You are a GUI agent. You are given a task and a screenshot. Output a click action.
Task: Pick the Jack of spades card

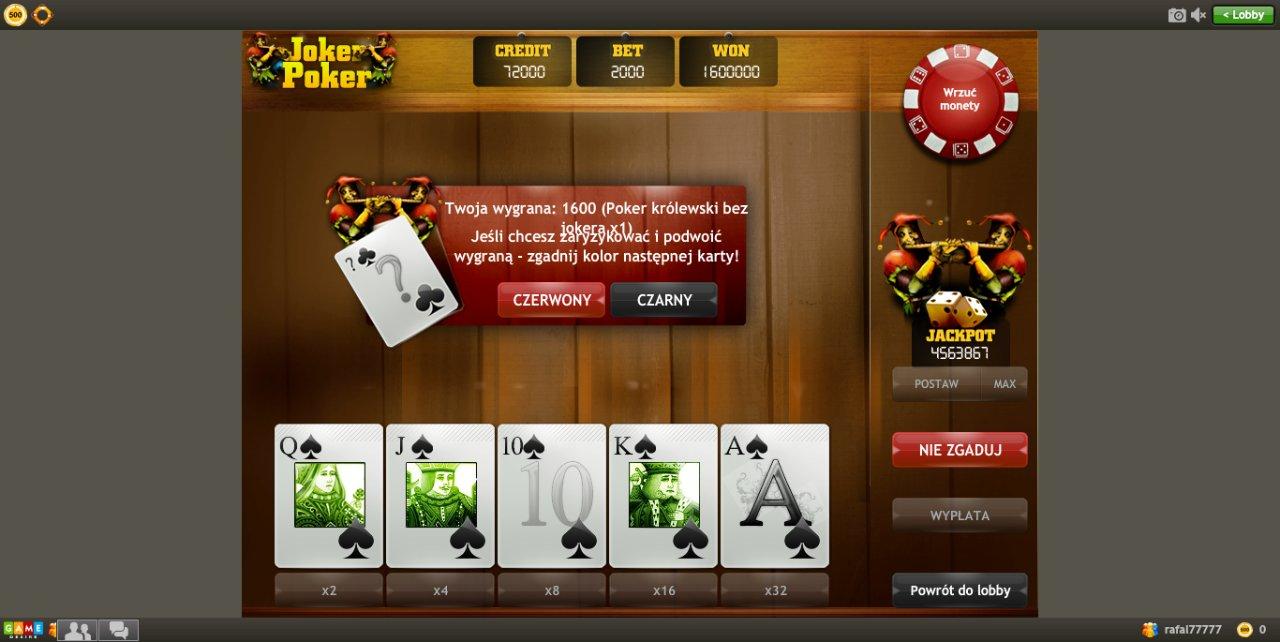click(x=440, y=496)
